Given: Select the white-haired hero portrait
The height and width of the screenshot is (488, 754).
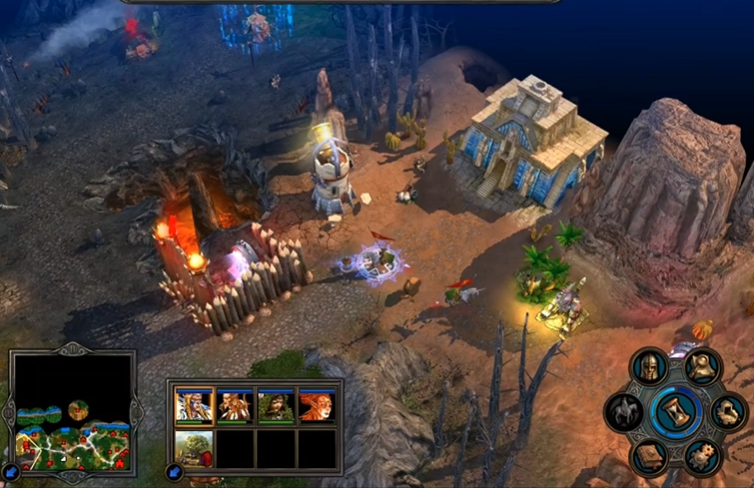Looking at the screenshot, I should (x=194, y=406).
